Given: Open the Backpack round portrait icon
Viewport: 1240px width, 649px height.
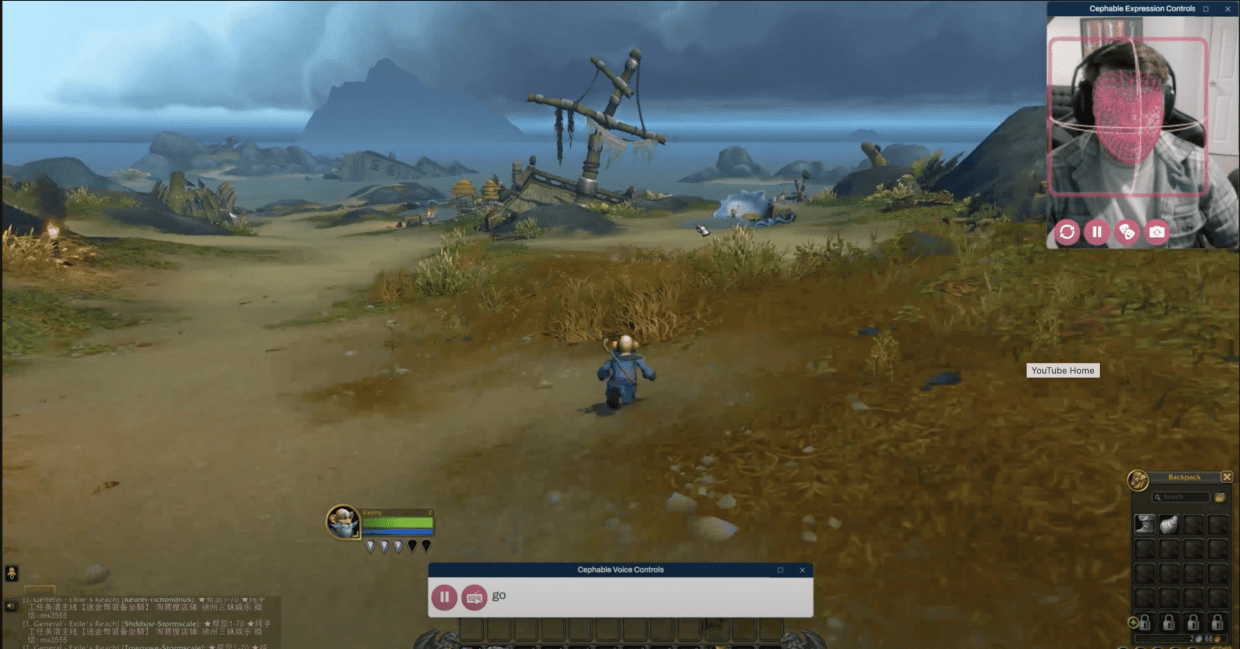Looking at the screenshot, I should pos(1138,480).
